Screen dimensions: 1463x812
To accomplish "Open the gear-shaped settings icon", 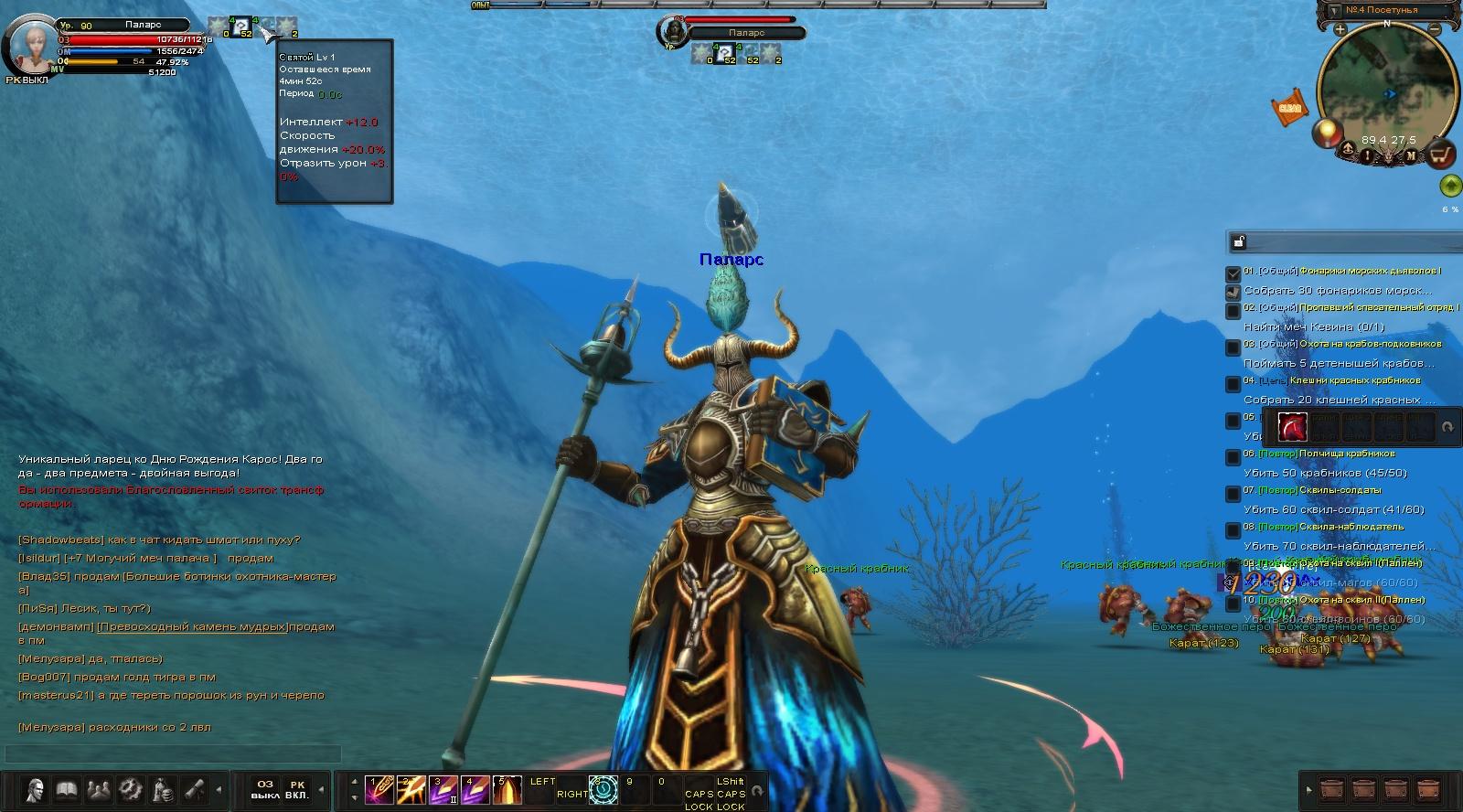I will click(x=131, y=789).
